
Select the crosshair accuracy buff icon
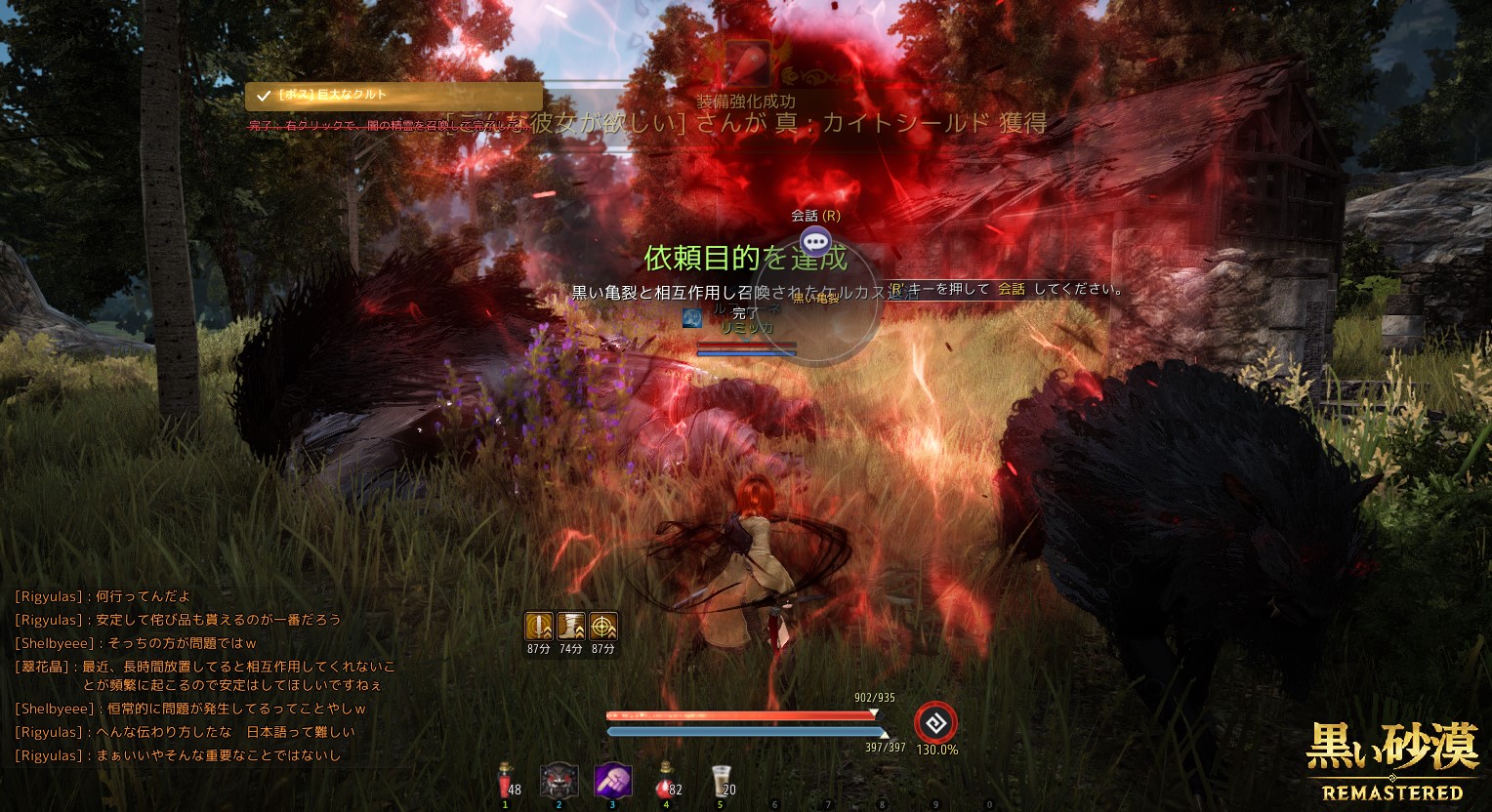pyautogui.click(x=603, y=626)
